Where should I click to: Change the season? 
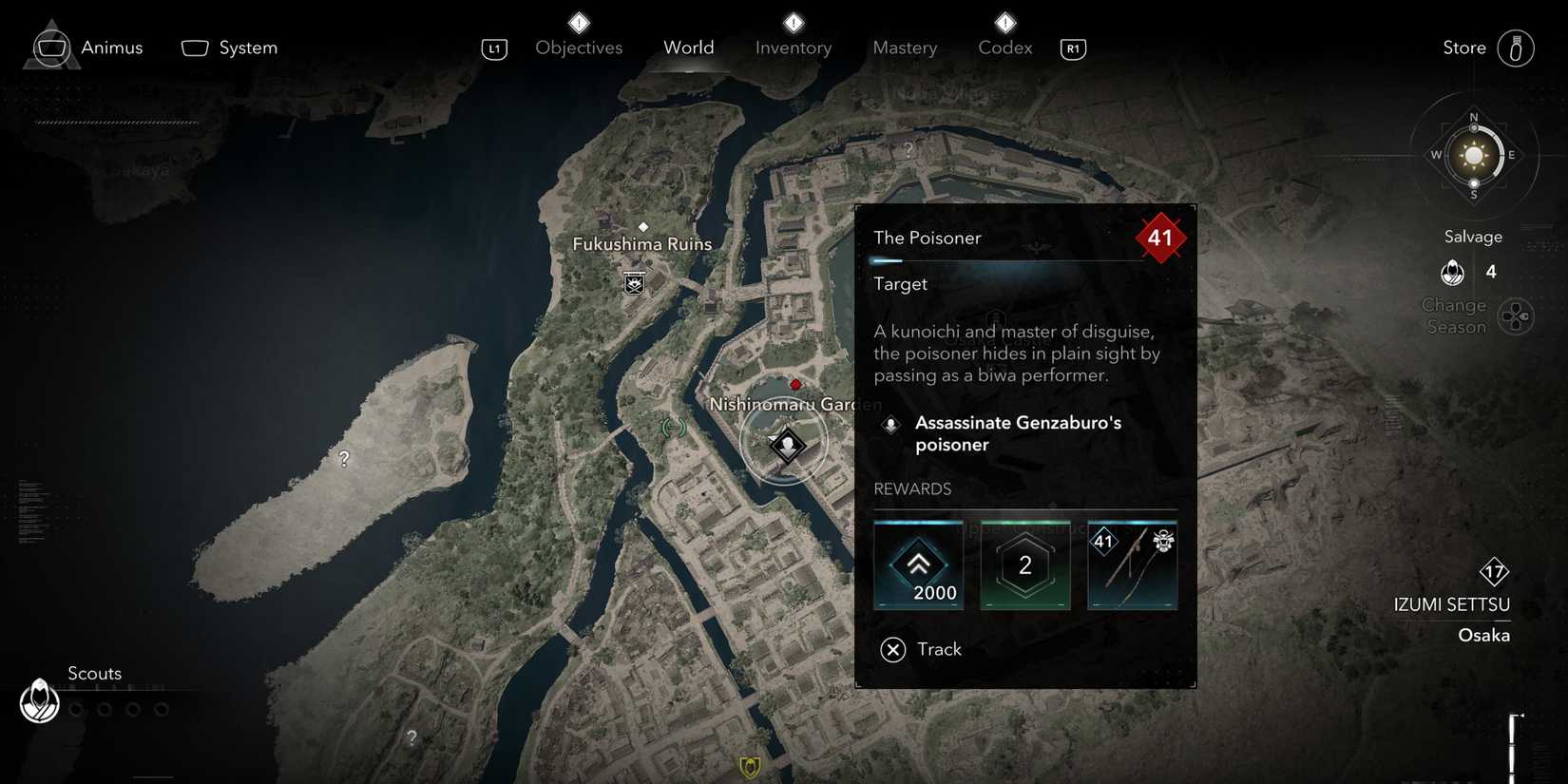click(1515, 316)
